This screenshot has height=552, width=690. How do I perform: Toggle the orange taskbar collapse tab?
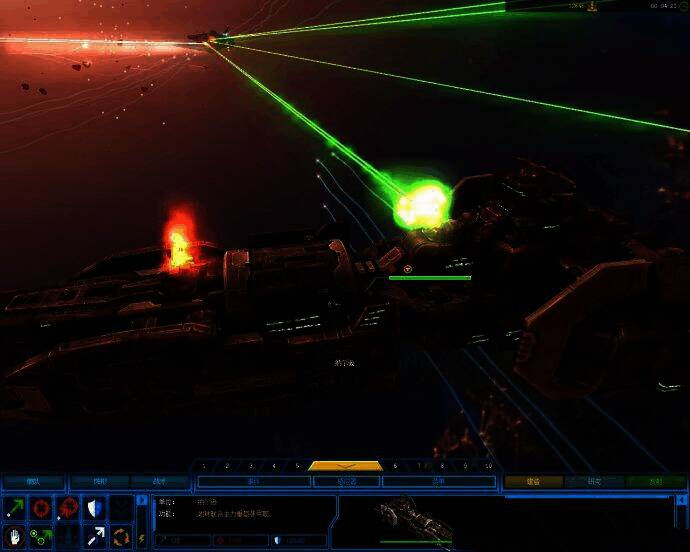point(345,466)
